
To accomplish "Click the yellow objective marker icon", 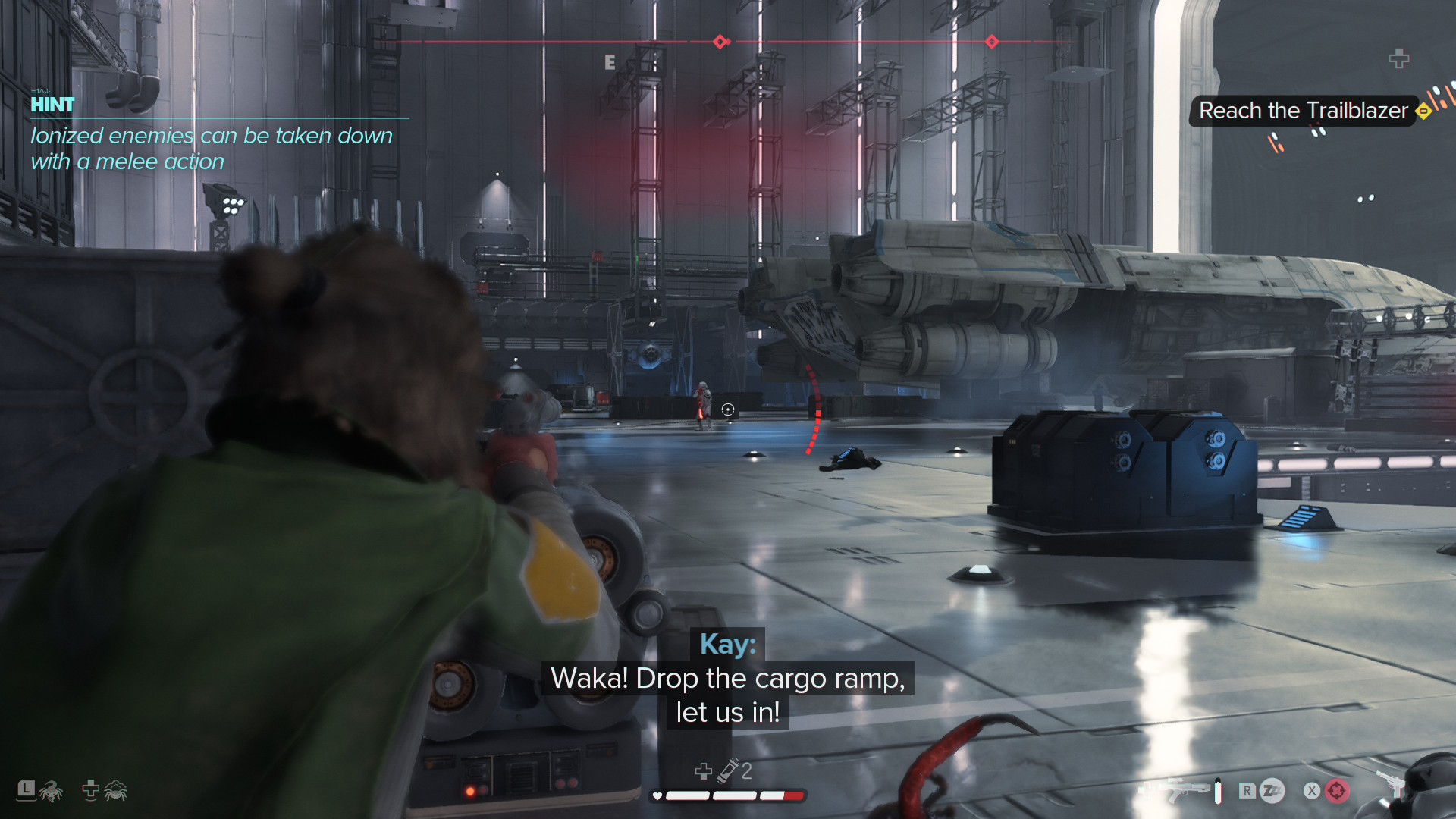I will pyautogui.click(x=1423, y=111).
